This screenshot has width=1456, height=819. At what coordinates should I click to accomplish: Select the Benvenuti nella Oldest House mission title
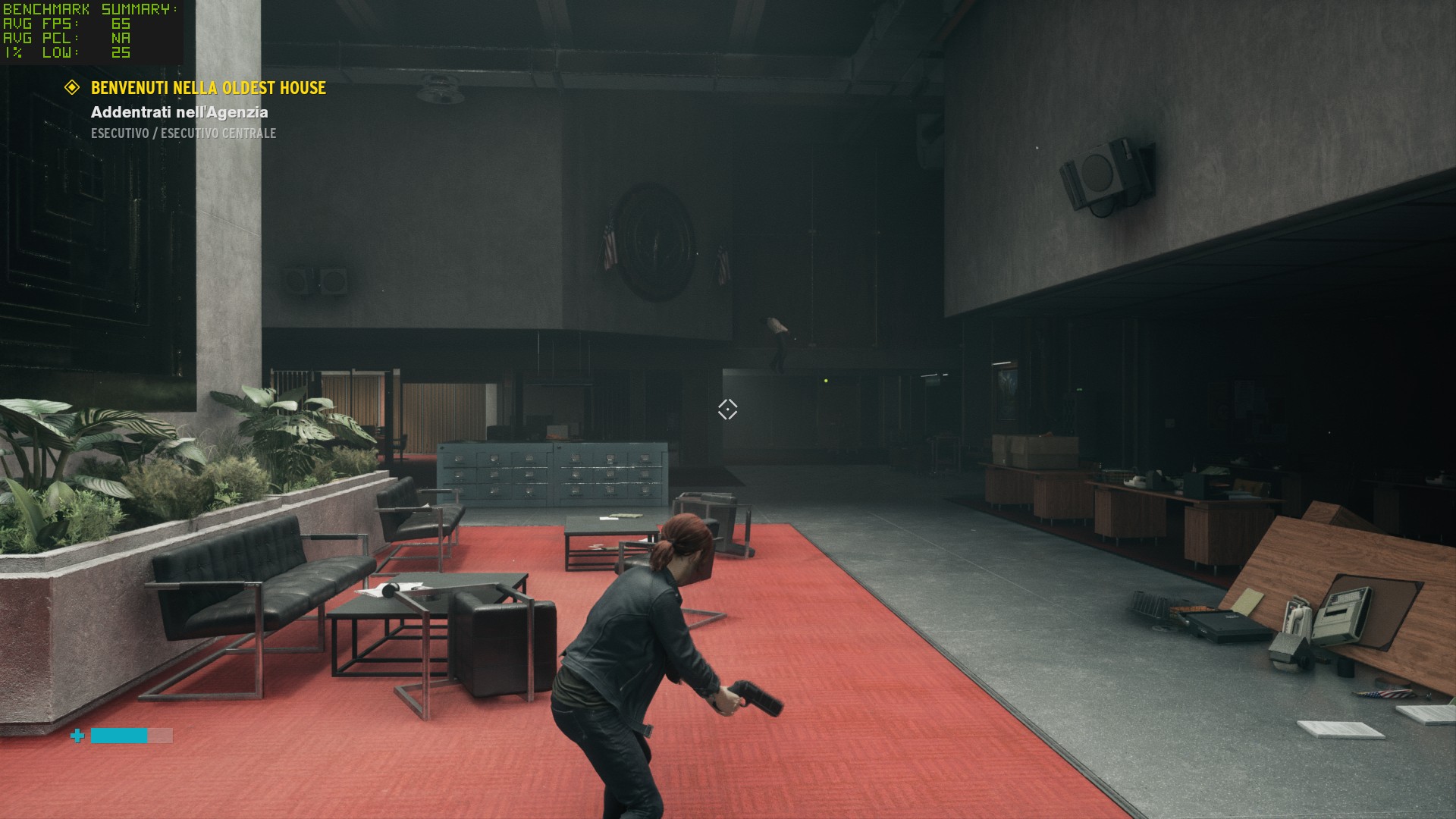pos(209,88)
